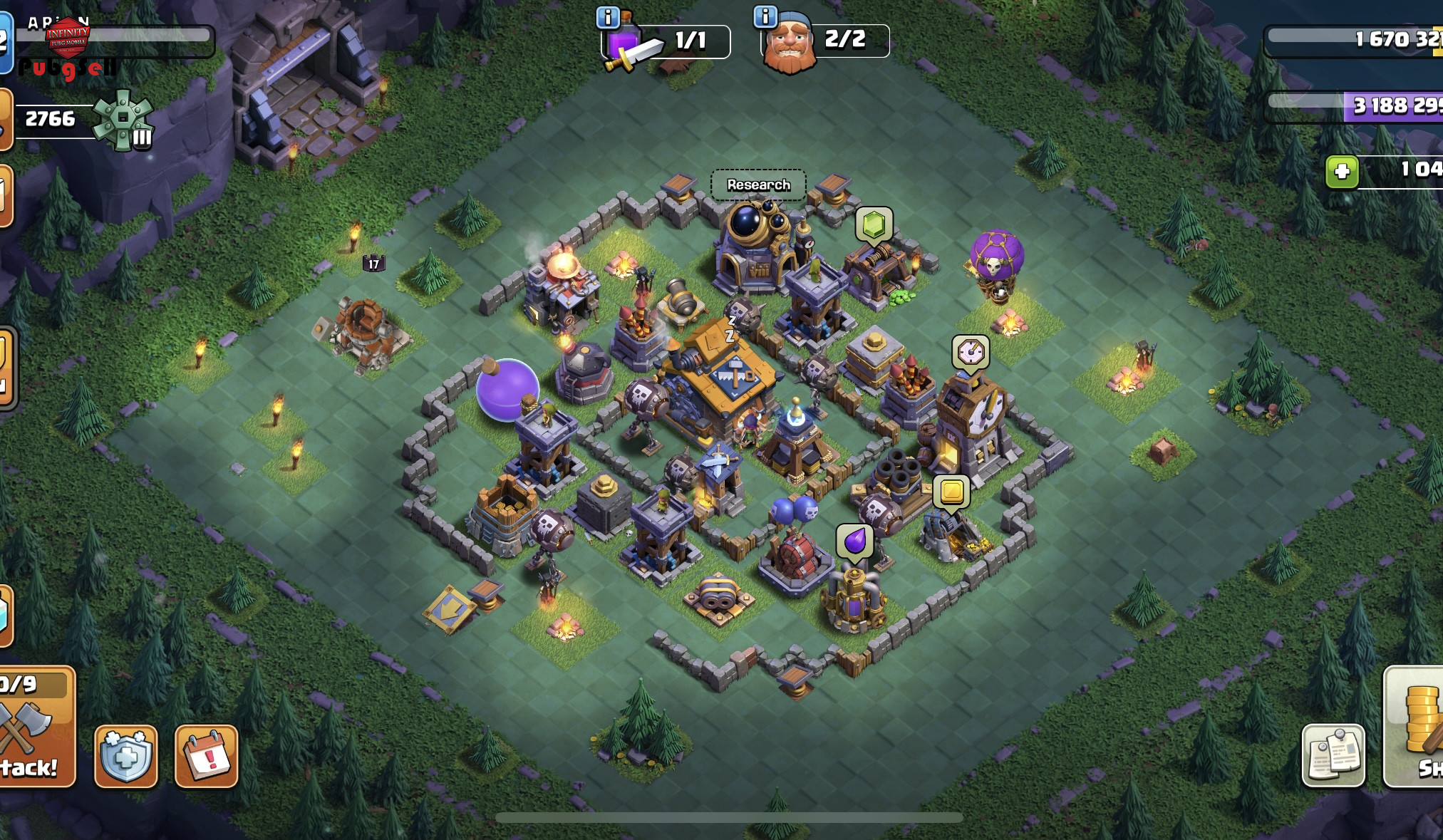Select the Research label above the laboratory
Image resolution: width=1443 pixels, height=840 pixels.
tap(758, 185)
